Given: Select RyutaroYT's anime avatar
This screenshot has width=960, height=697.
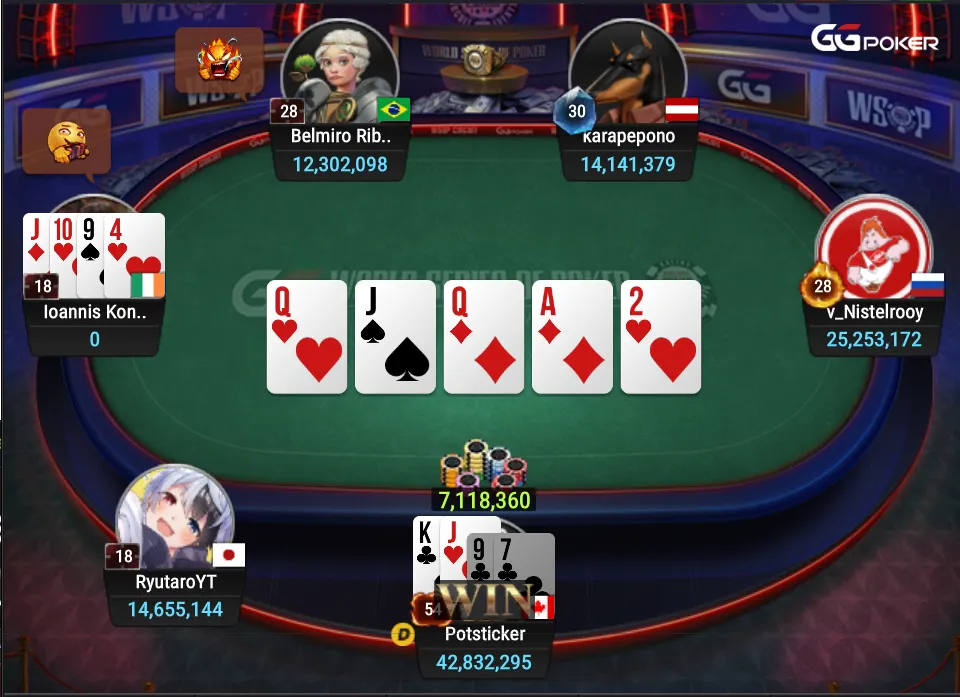Looking at the screenshot, I should [x=175, y=519].
